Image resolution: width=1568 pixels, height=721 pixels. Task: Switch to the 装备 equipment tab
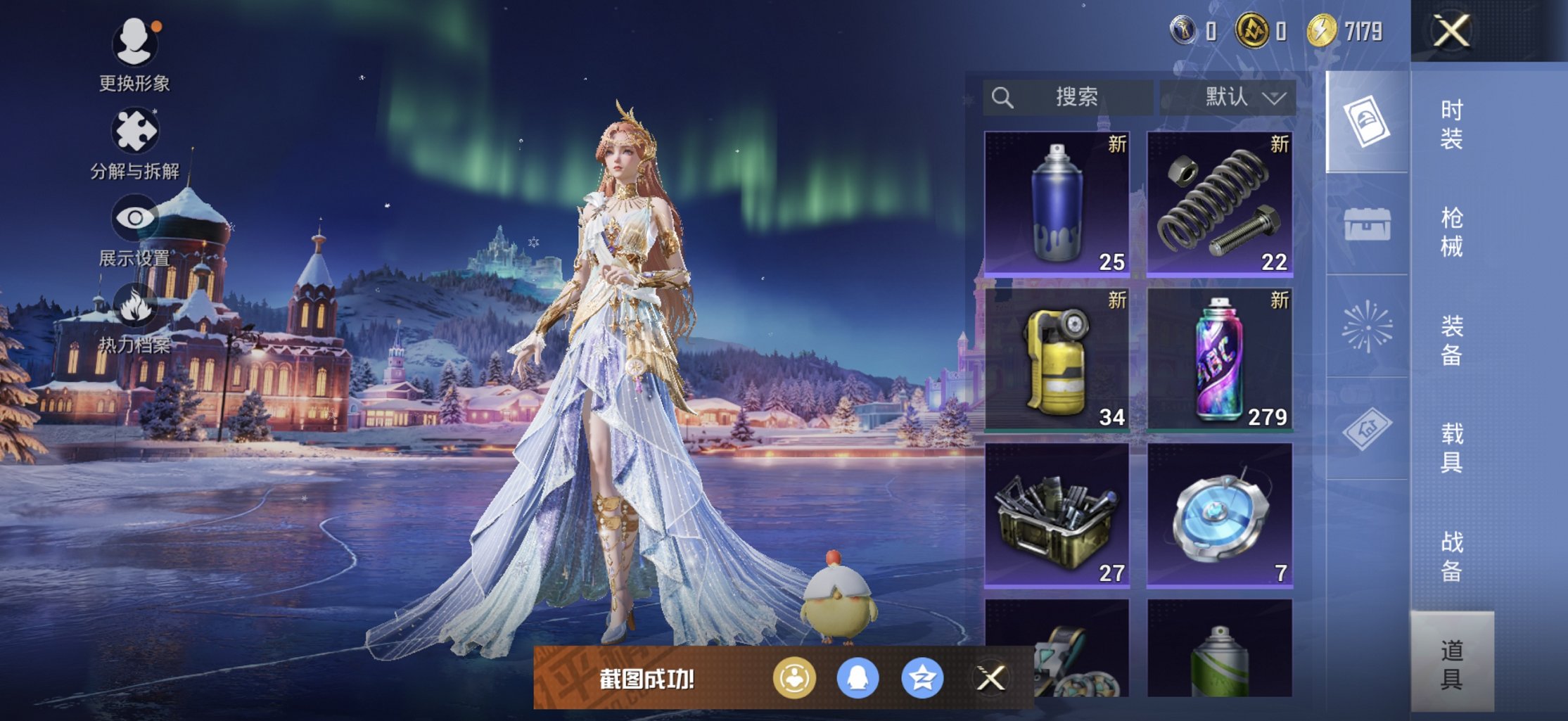pos(1451,340)
